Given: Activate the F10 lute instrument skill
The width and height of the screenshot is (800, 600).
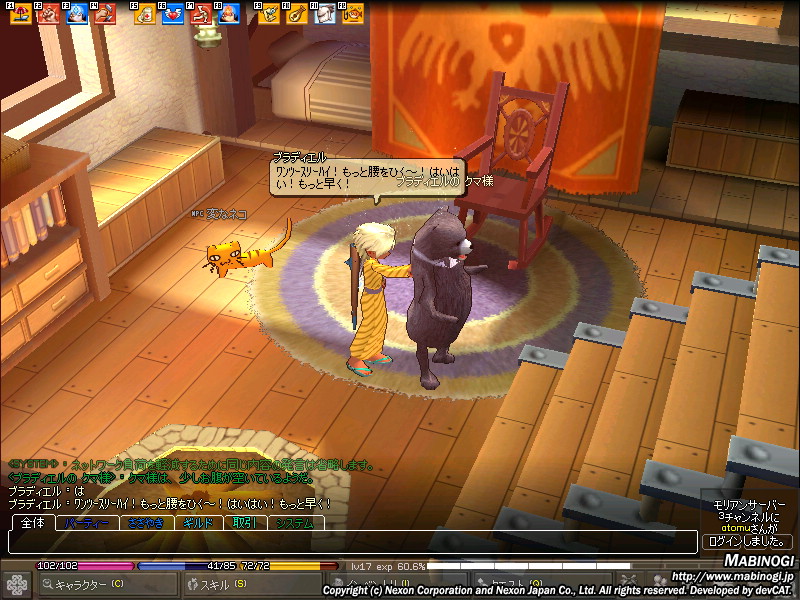Looking at the screenshot, I should point(296,14).
